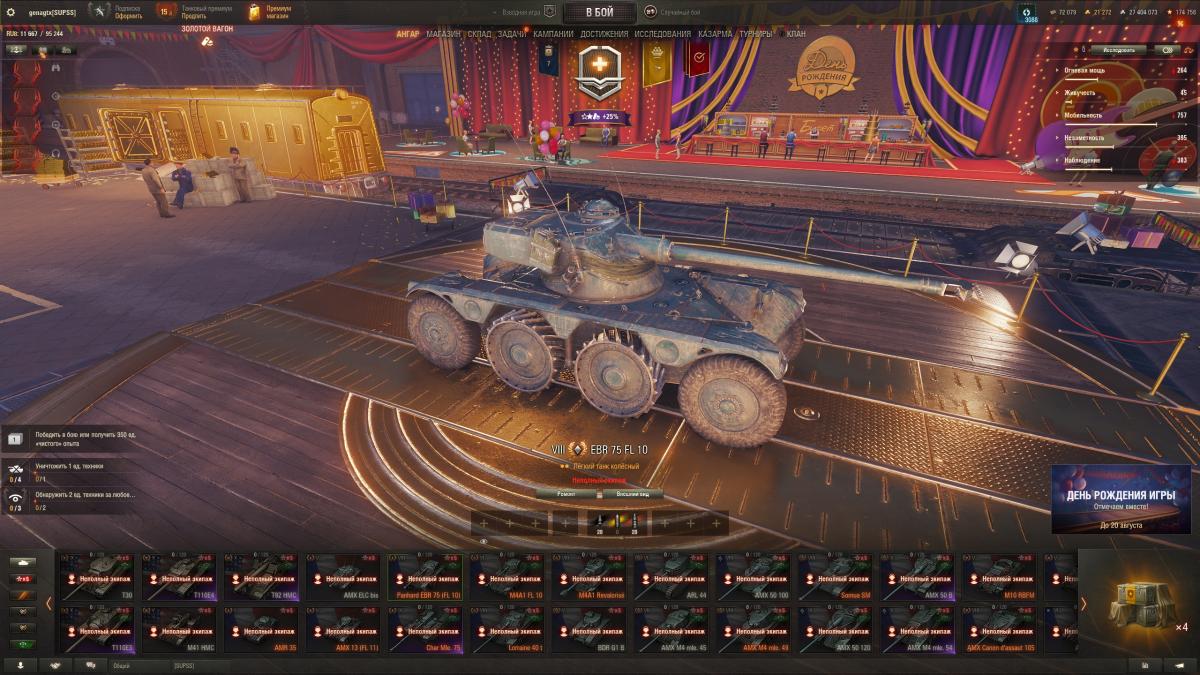Screen dimensions: 1200x675
Task: Switch to the Склад tab
Action: pyautogui.click(x=479, y=34)
